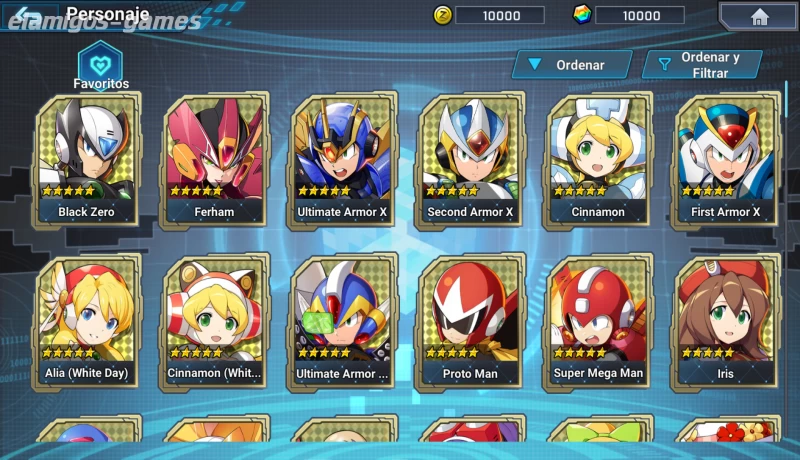Return to home screen via house icon
The height and width of the screenshot is (460, 800).
tap(759, 16)
